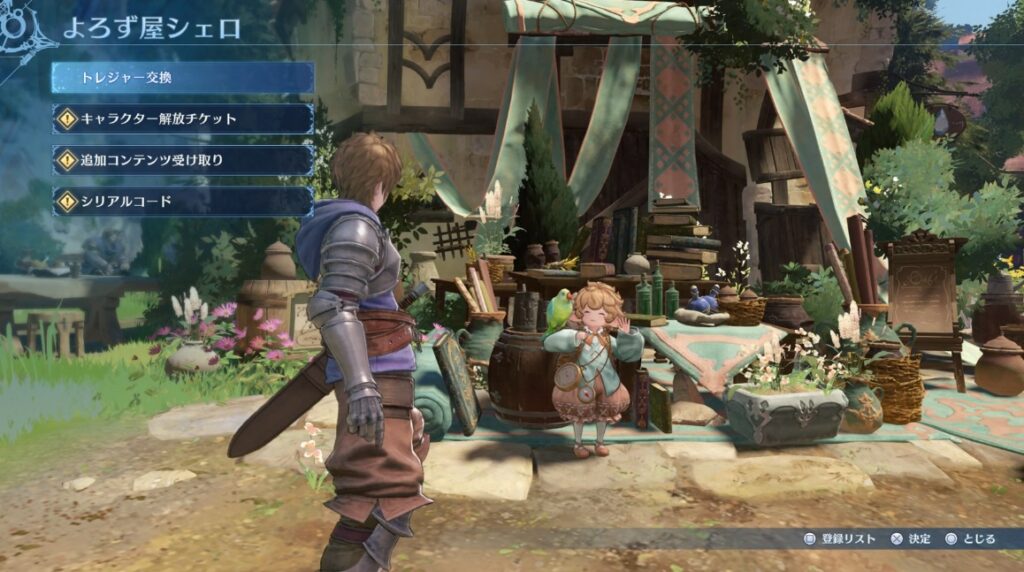Choose 追加コンテンツ受け取り entry

tap(183, 160)
